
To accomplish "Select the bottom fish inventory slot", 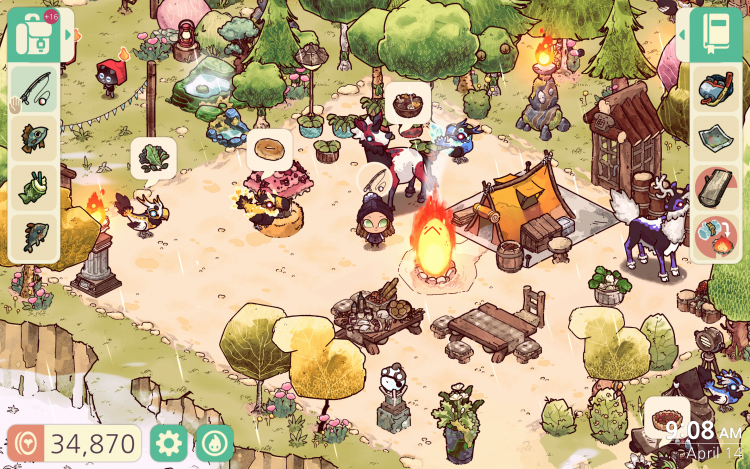I will pyautogui.click(x=33, y=237).
